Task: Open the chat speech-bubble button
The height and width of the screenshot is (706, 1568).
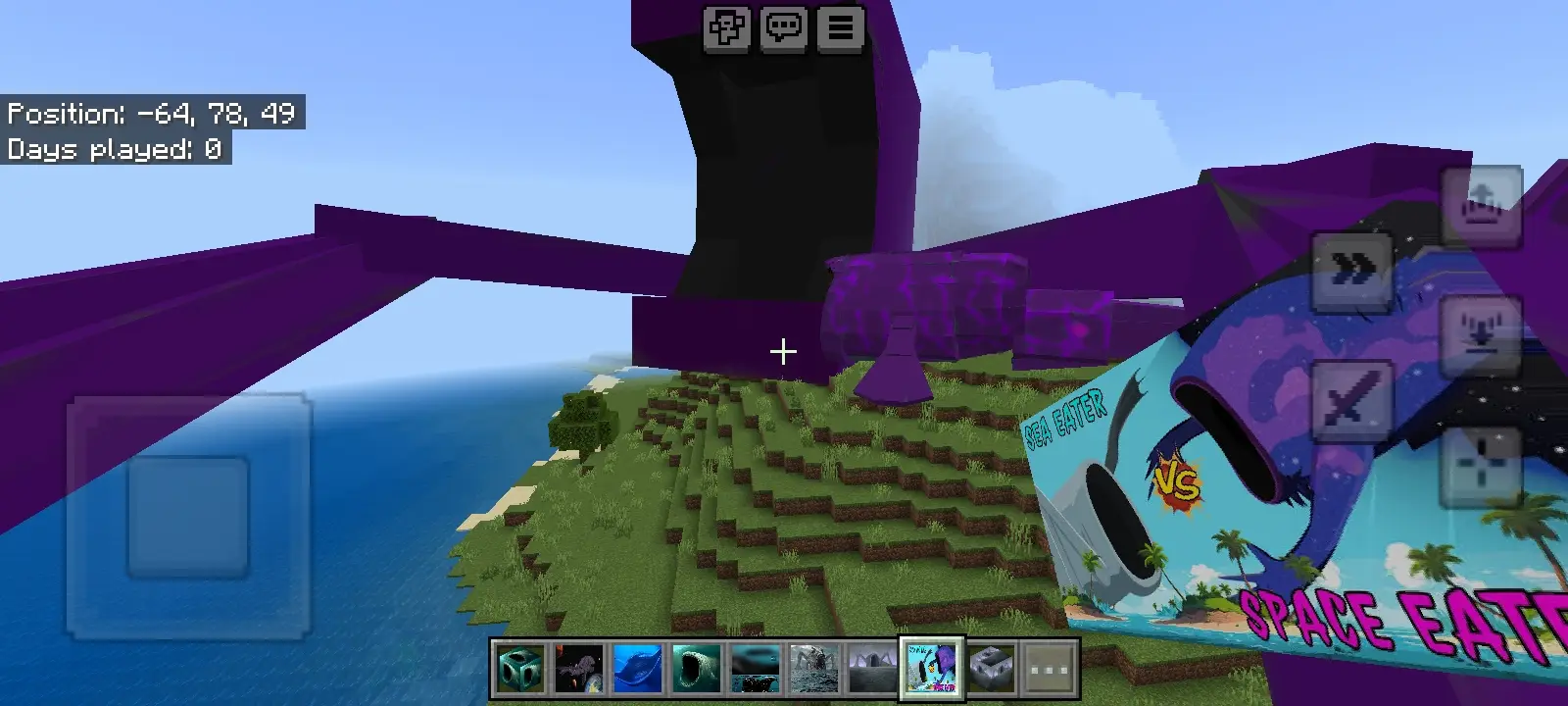Action: tap(784, 28)
